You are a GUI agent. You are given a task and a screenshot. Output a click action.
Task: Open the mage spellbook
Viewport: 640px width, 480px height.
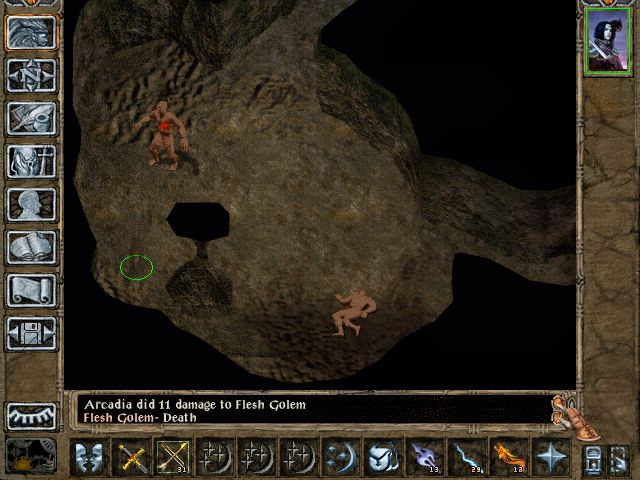point(31,246)
